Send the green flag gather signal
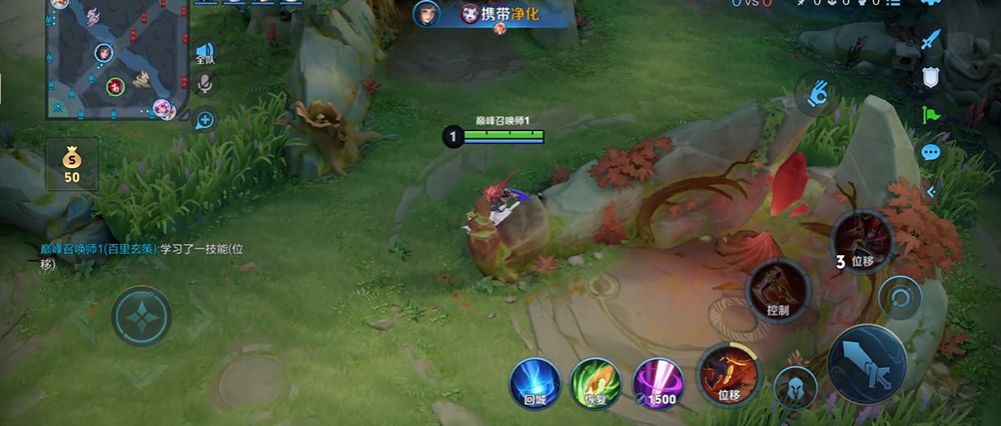This screenshot has height=426, width=1001. point(931,115)
